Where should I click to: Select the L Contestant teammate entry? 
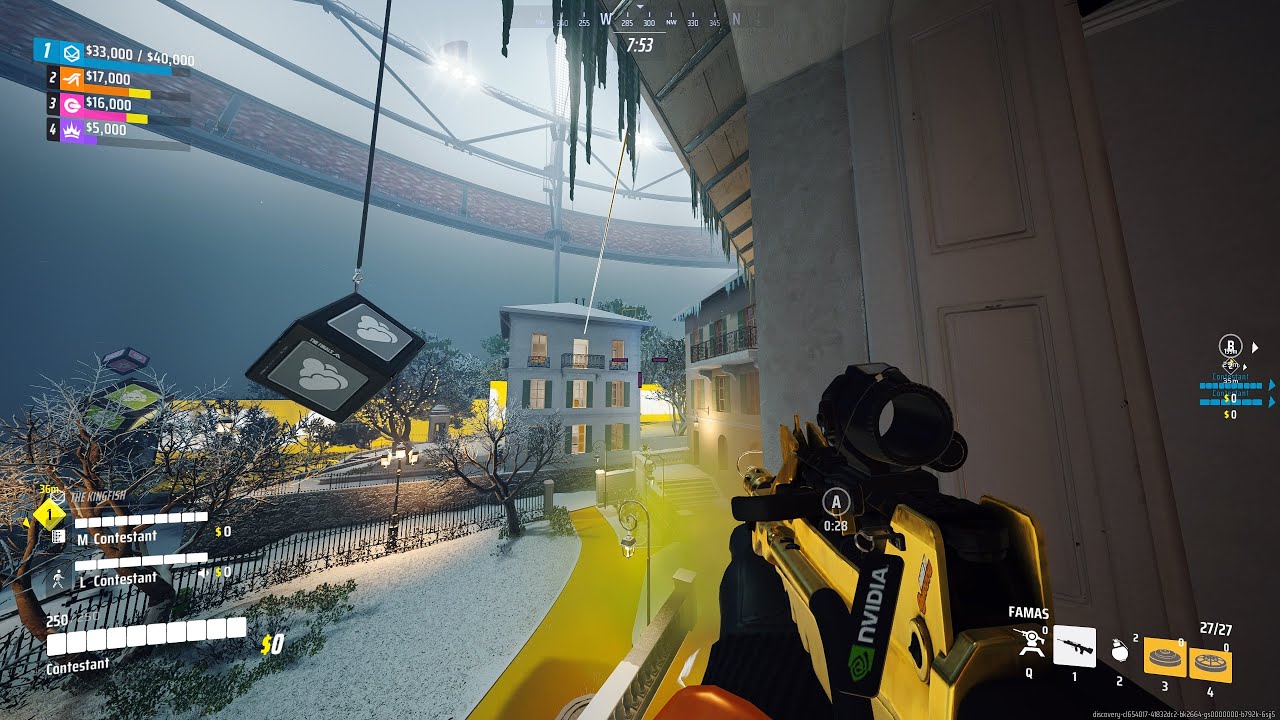click(117, 578)
